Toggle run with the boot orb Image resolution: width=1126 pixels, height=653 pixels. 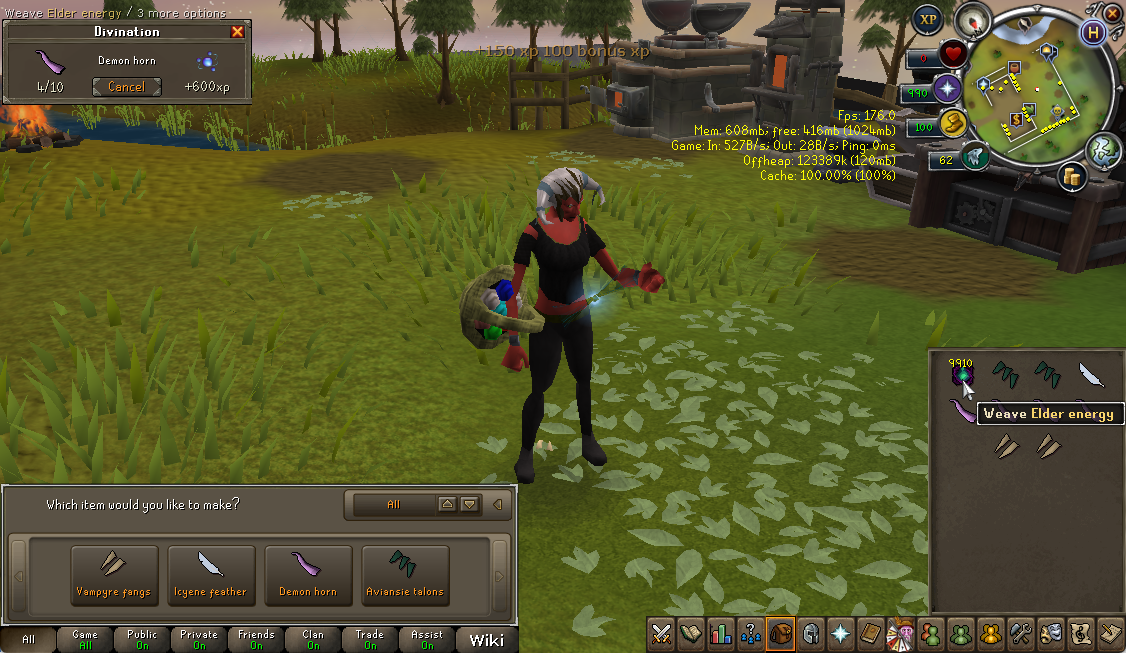[975, 155]
